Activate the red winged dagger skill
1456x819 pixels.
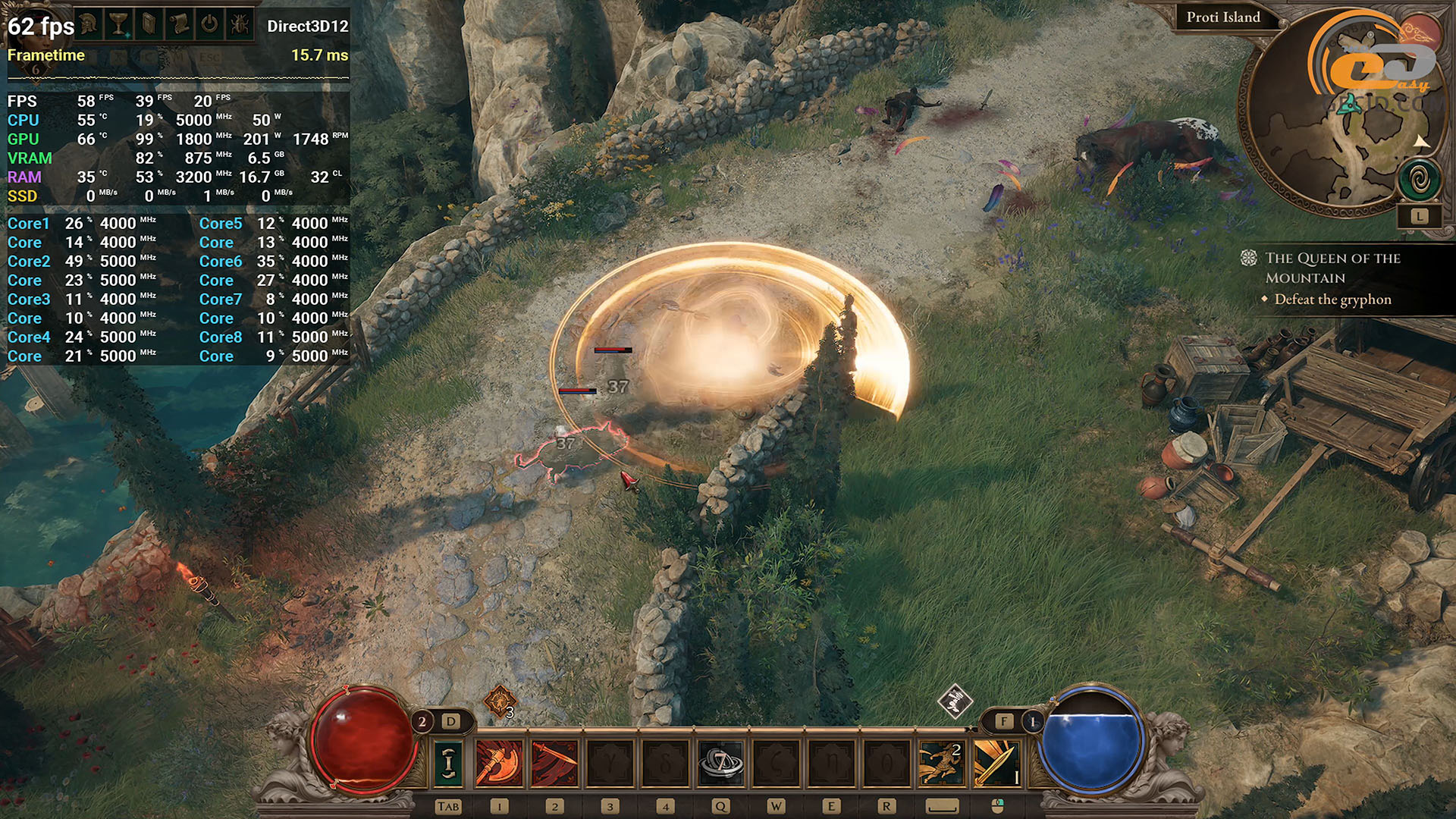(554, 763)
